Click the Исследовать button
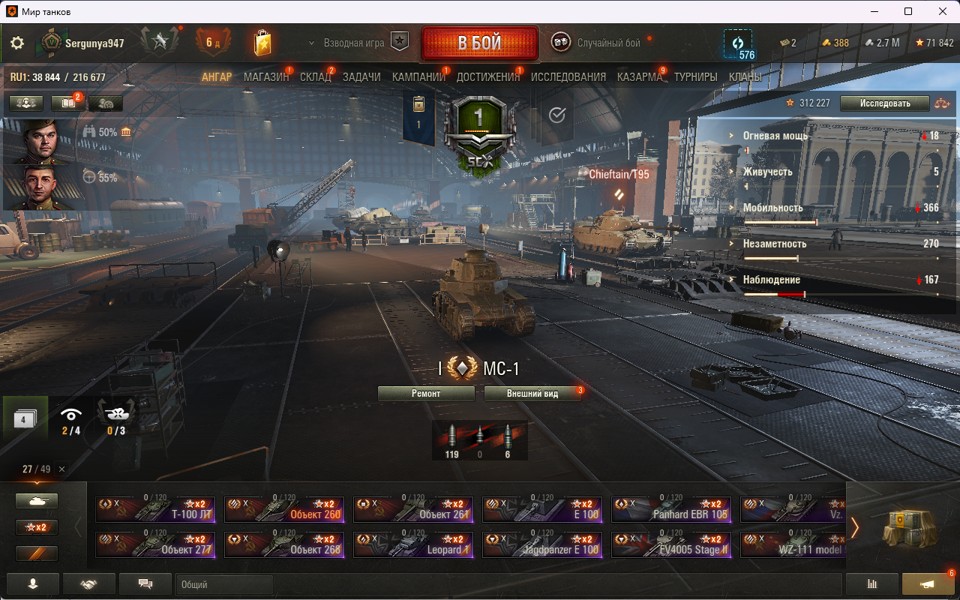The width and height of the screenshot is (960, 600). click(x=884, y=103)
